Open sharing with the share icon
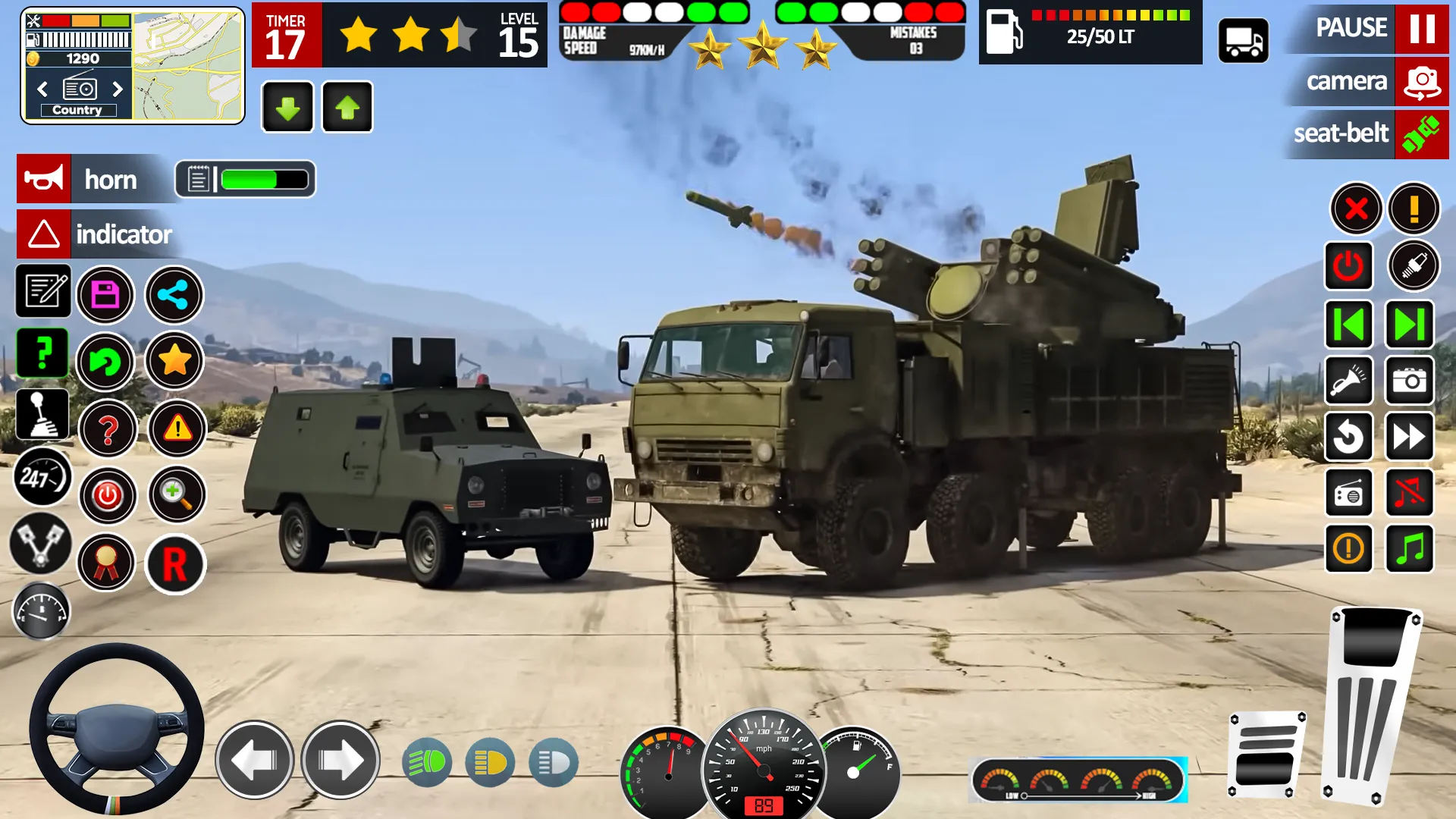Viewport: 1456px width, 819px height. 174,296
